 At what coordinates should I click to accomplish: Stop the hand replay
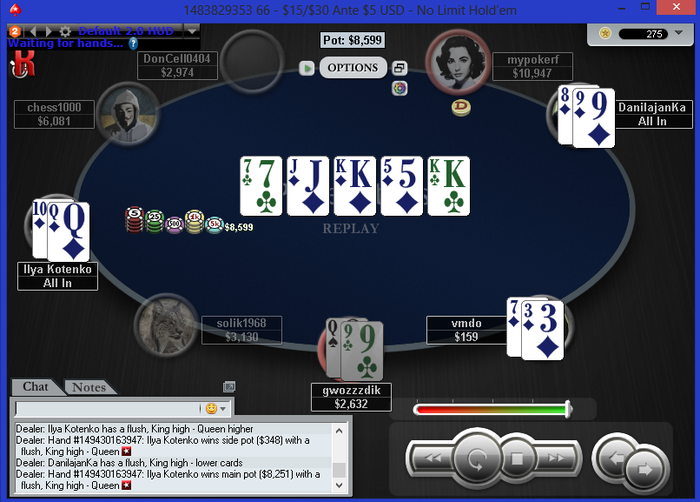click(x=518, y=460)
